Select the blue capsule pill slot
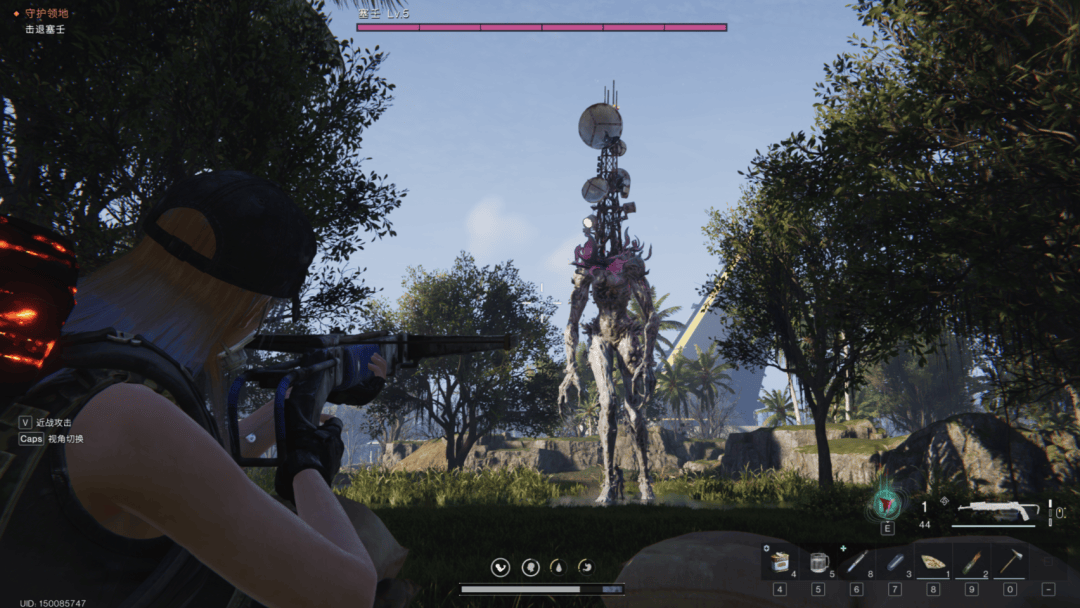Screen dimensions: 1080x608 894,563
